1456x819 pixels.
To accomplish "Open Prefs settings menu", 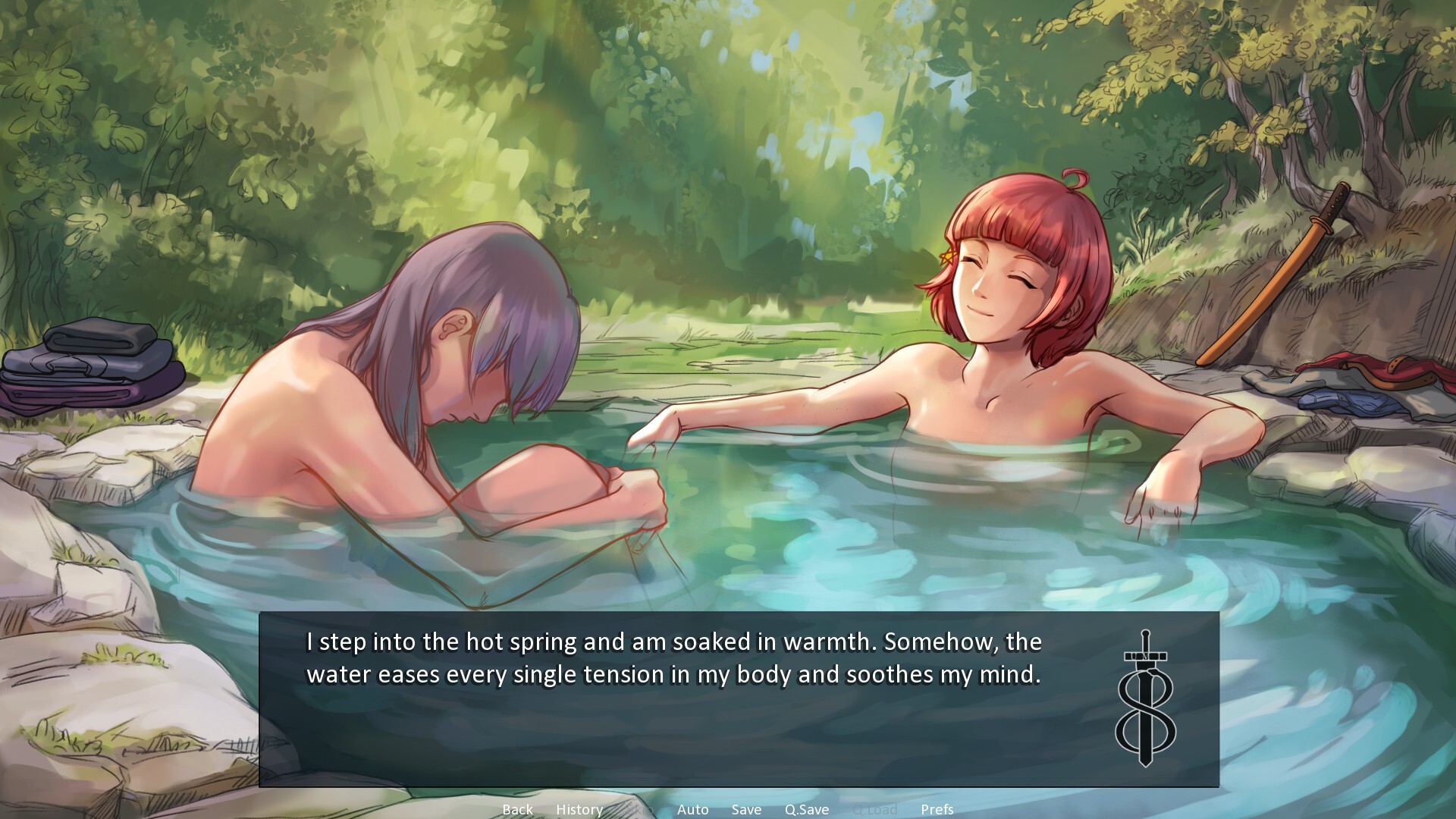I will click(937, 809).
